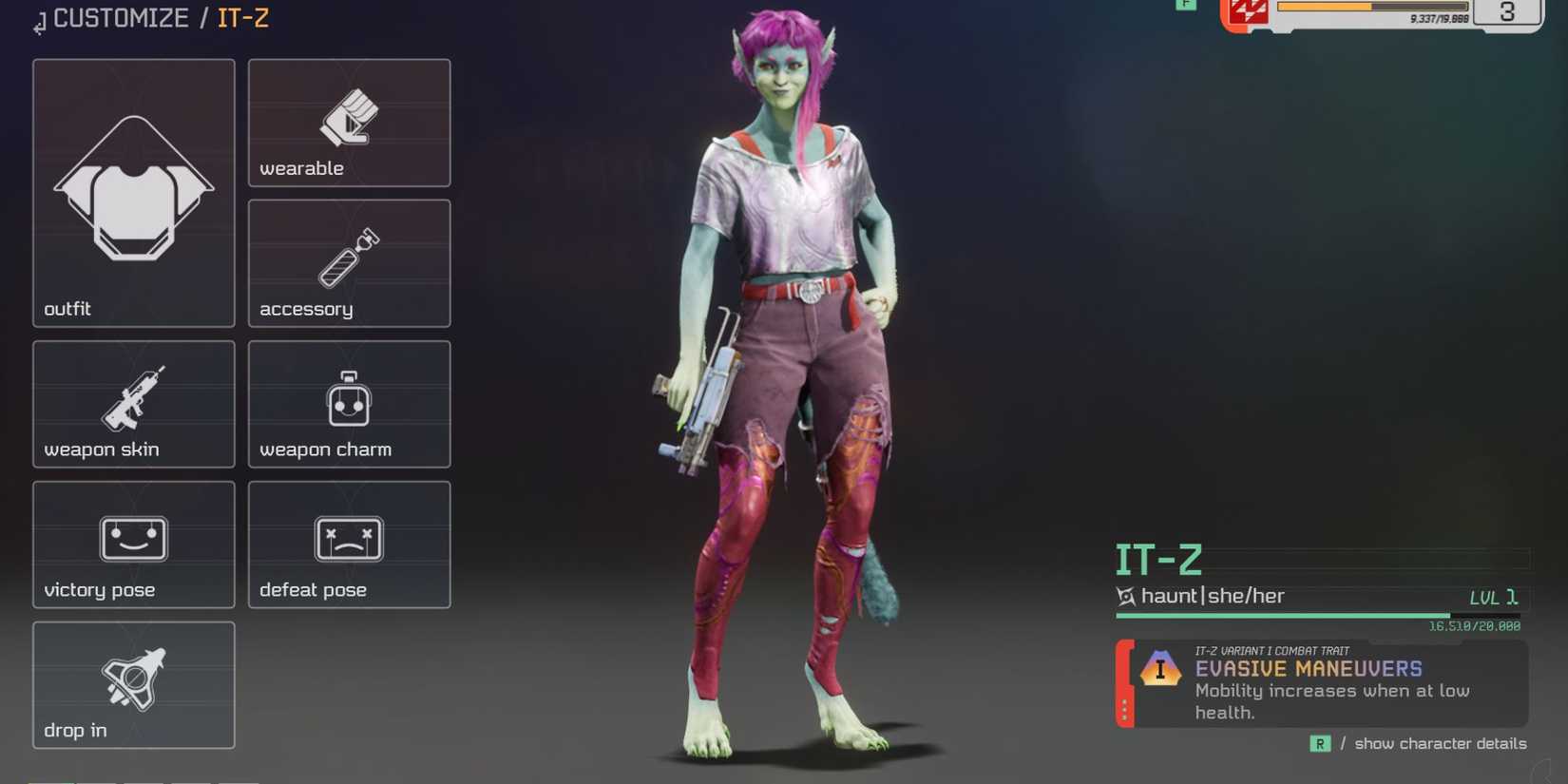Click the red currency icon near battle pass bar

[x=1249, y=13]
